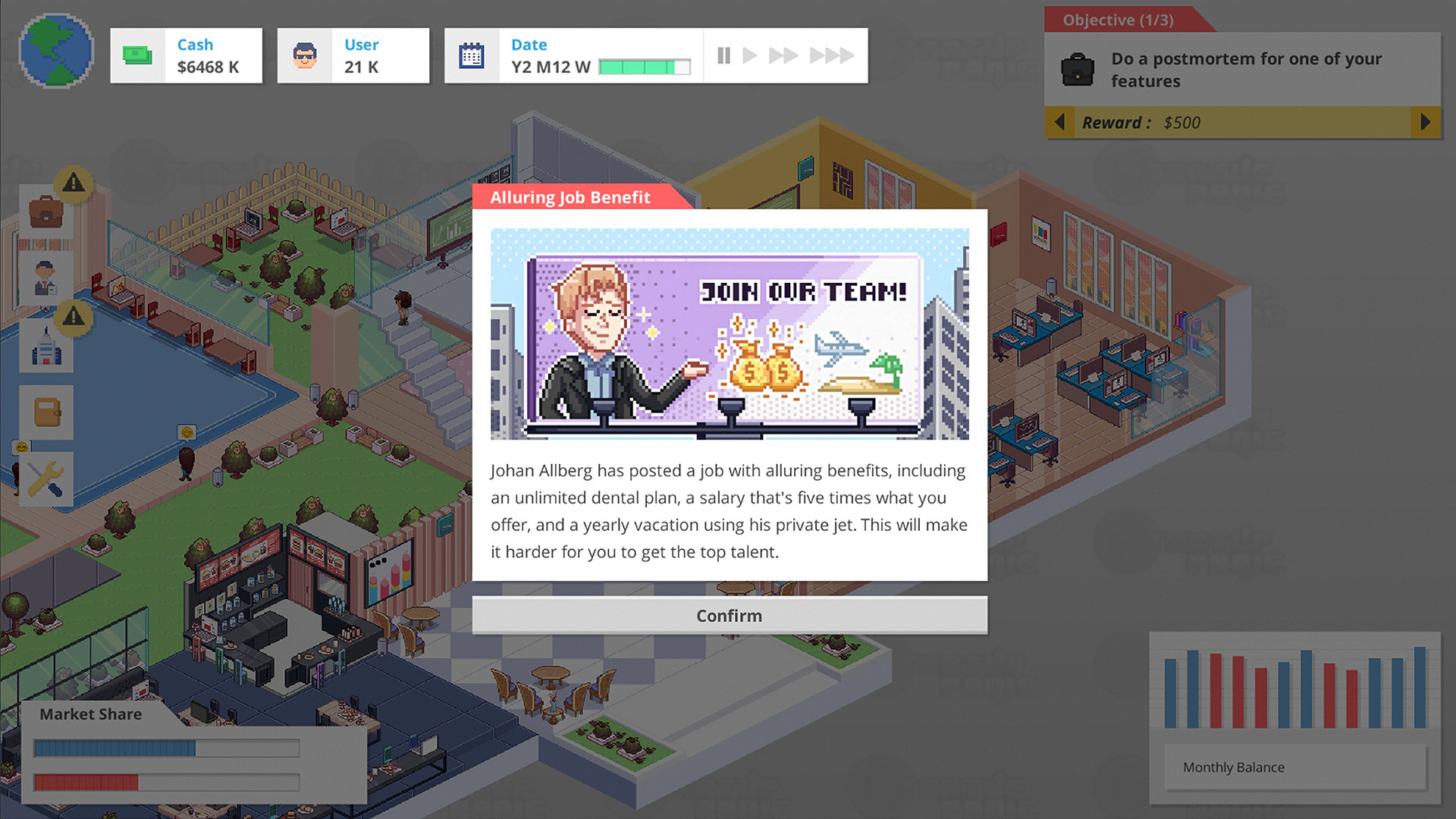
Task: Expand the Objective (1/3) panel header
Action: point(1121,20)
